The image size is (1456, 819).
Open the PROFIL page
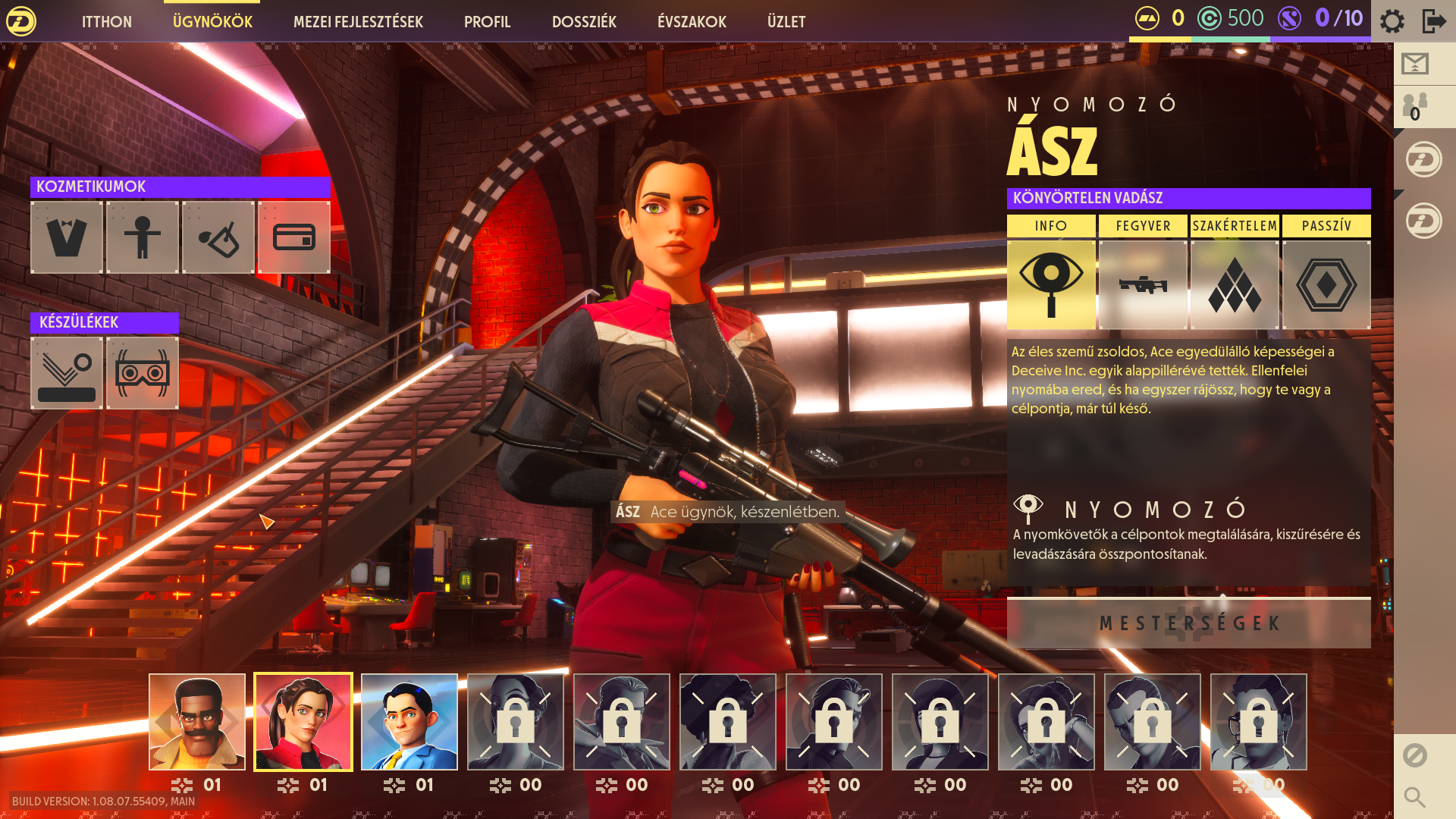coord(487,22)
